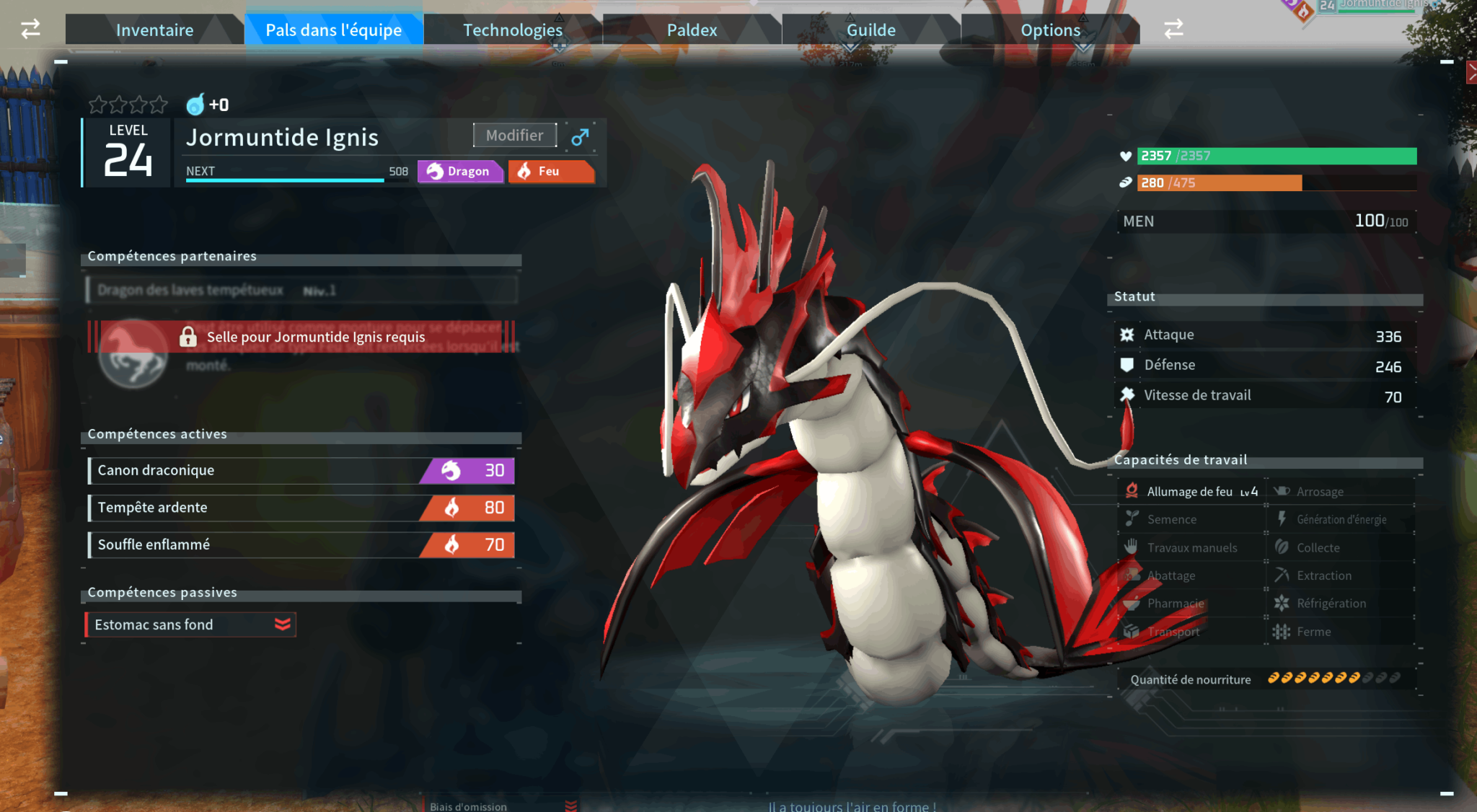Click the Dragon des laves tempétueux partner skill
This screenshot has width=1477, height=812.
(301, 291)
